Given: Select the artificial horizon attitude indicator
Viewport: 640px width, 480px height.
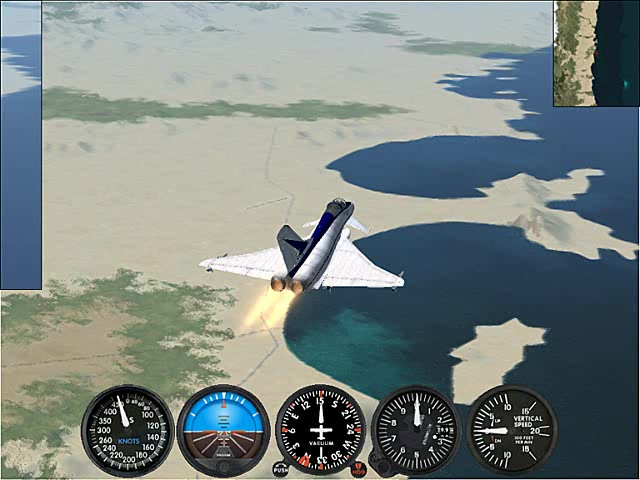Looking at the screenshot, I should [x=223, y=430].
